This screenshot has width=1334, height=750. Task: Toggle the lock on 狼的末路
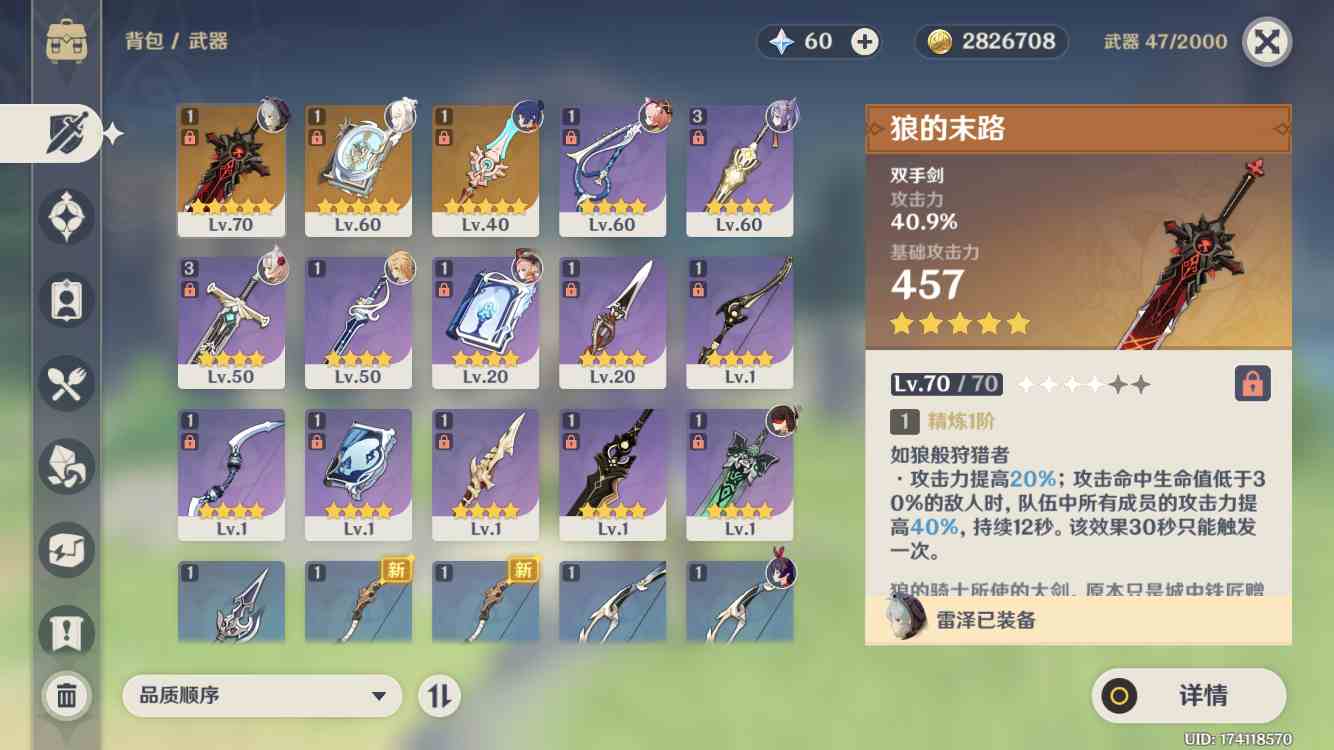click(x=1251, y=382)
